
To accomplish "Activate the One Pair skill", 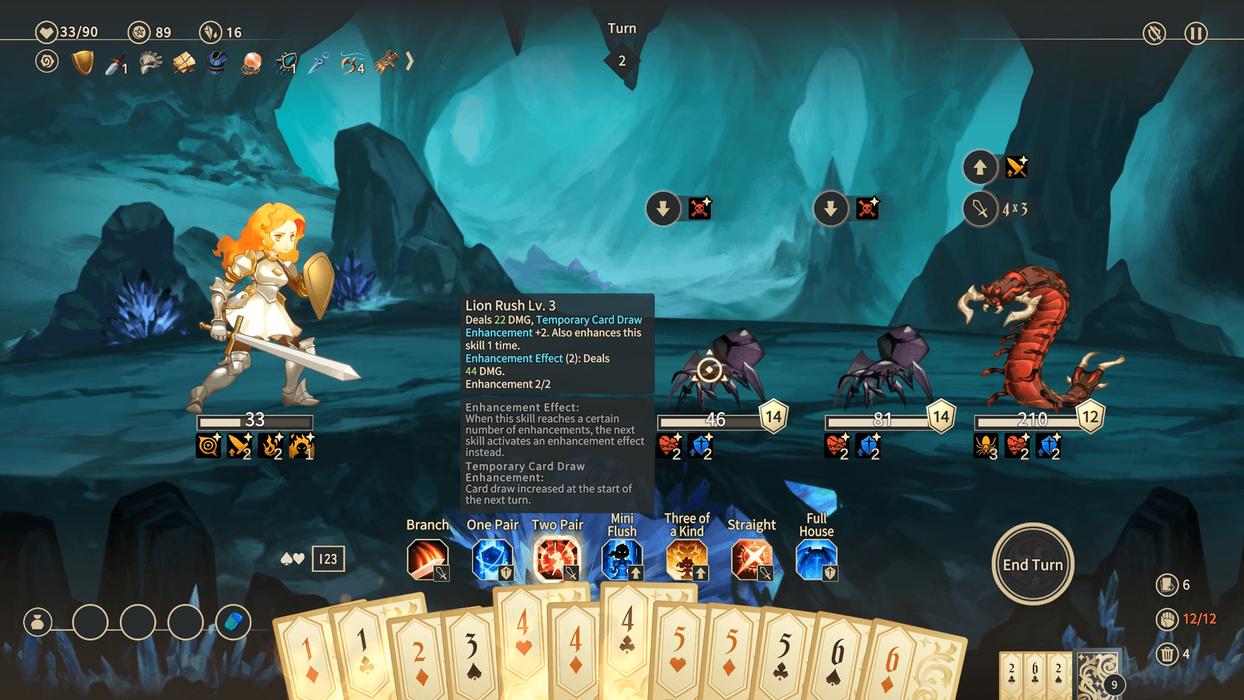I will 493,559.
